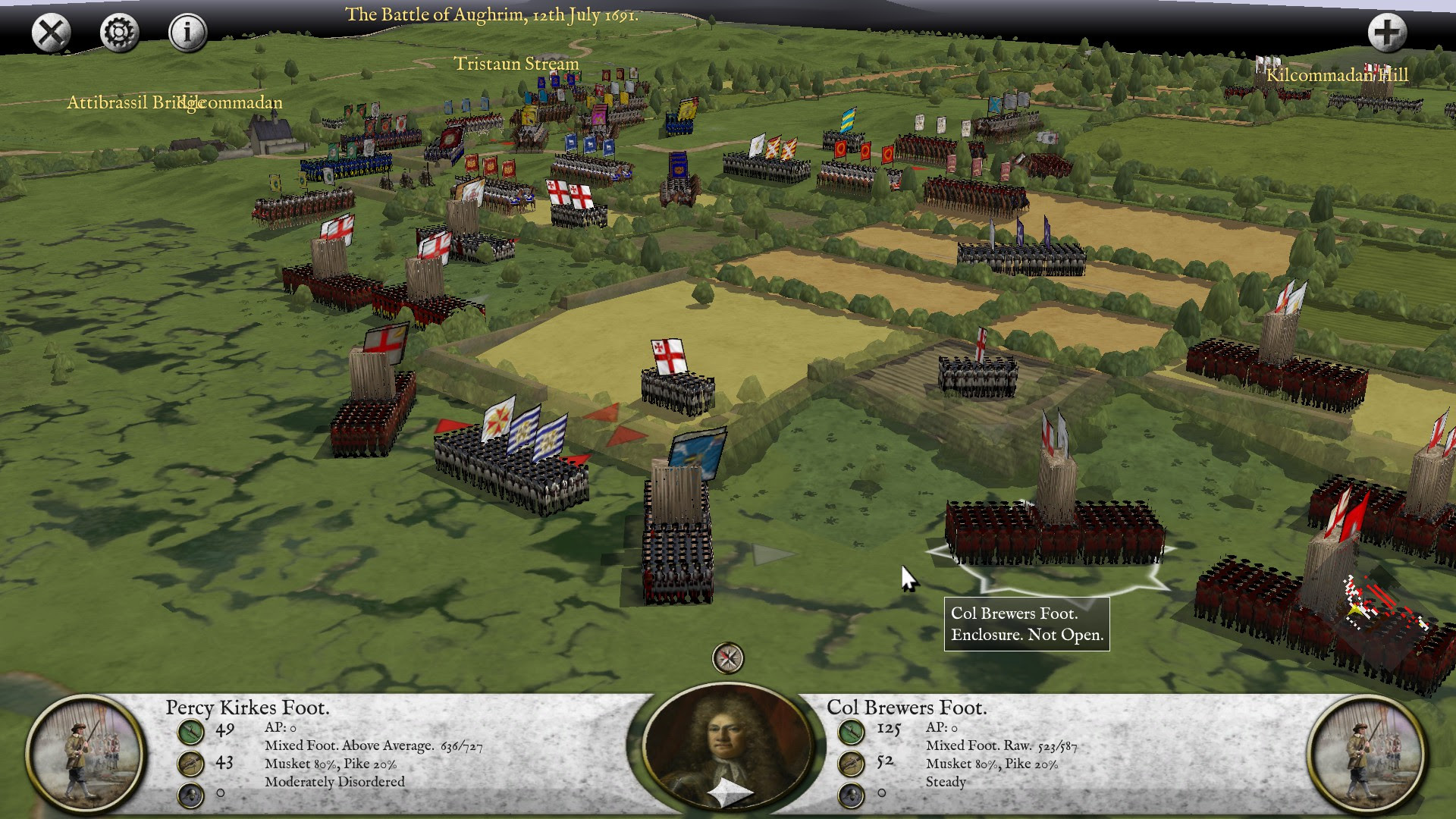Select Col Brewers Foot unit portrait
The width and height of the screenshot is (1456, 819).
click(x=1370, y=754)
